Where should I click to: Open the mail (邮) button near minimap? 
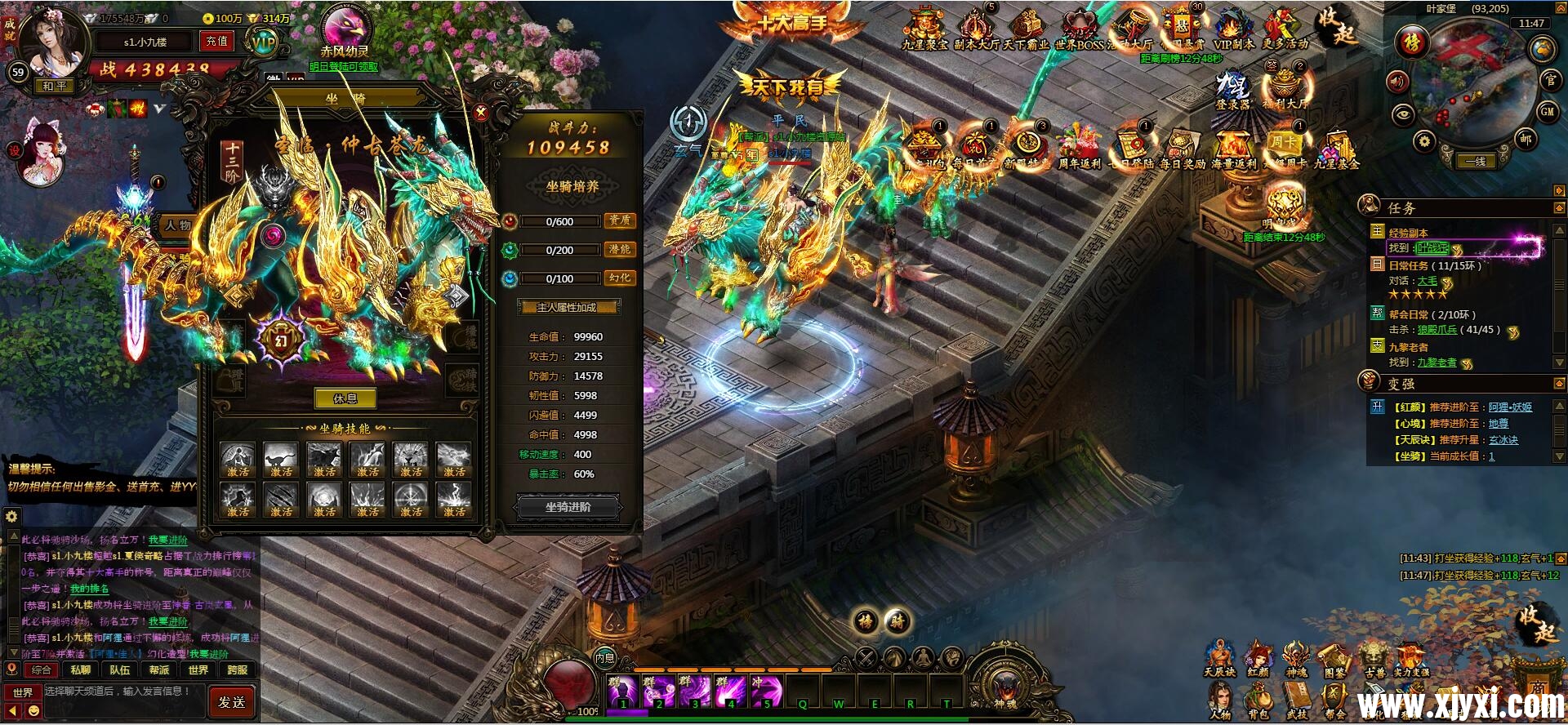point(1526,139)
